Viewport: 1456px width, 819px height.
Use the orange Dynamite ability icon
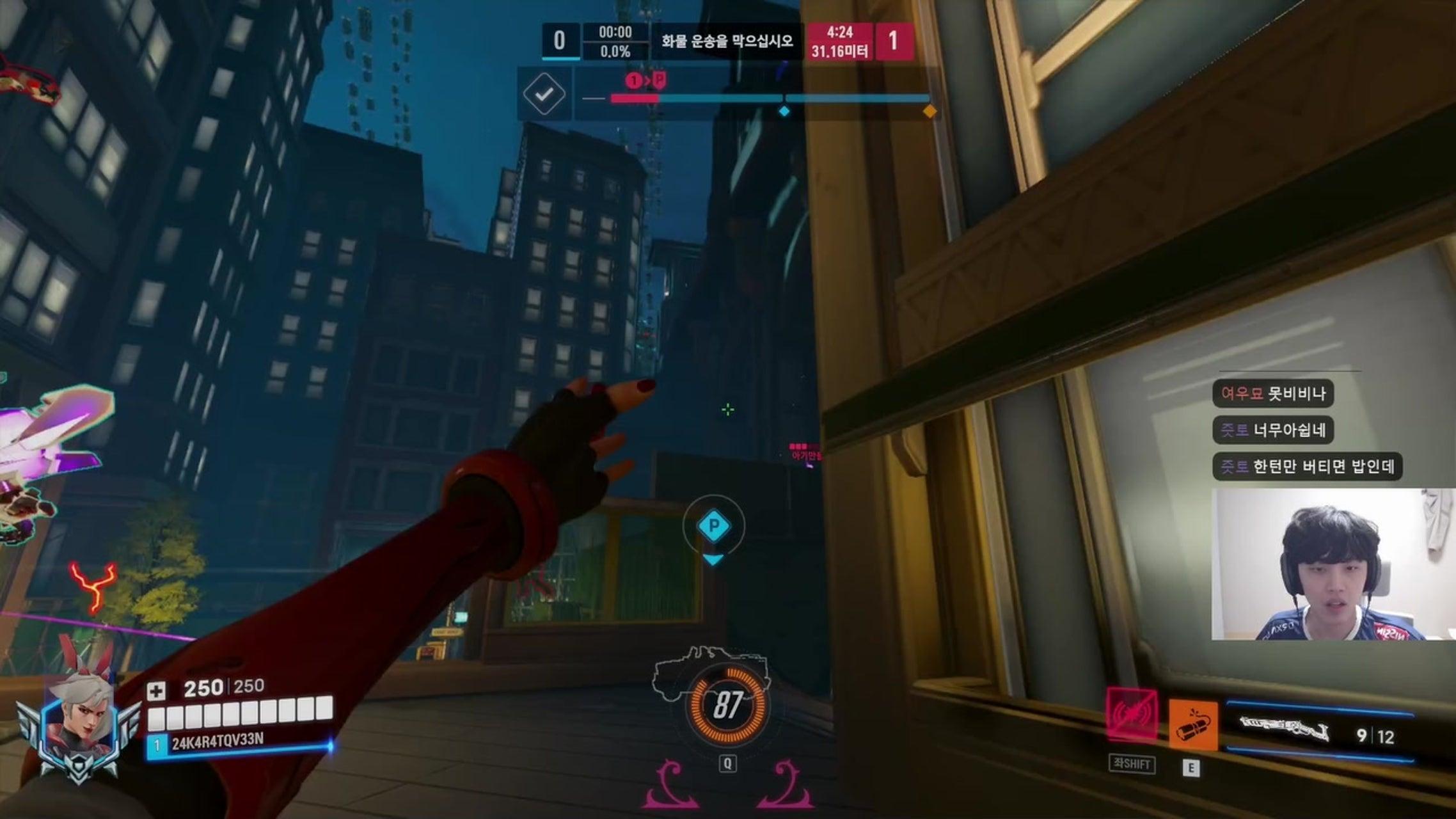tap(1193, 724)
